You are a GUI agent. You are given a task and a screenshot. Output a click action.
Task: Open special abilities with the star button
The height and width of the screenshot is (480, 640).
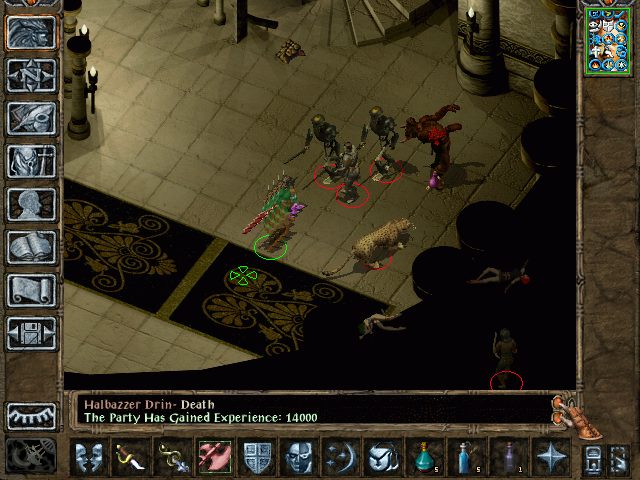coord(549,457)
